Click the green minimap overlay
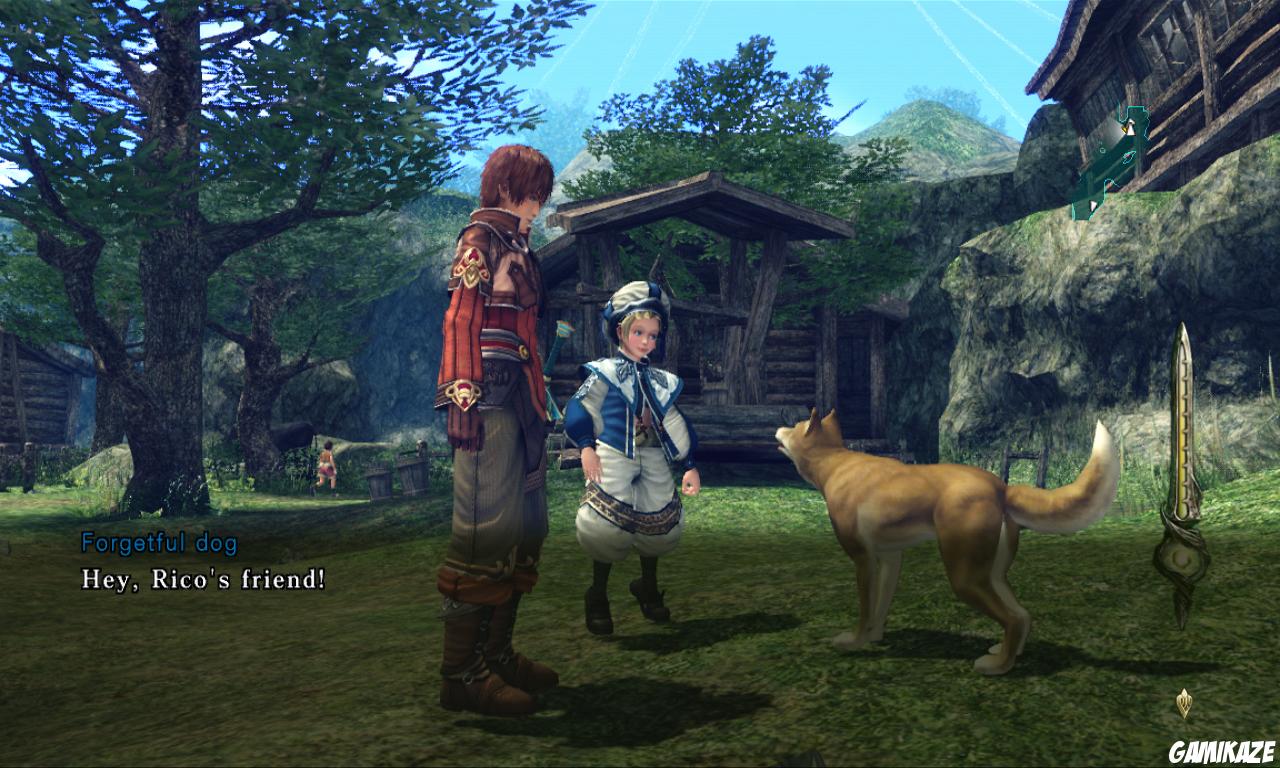Screen dimensions: 1280x768 point(1109,164)
